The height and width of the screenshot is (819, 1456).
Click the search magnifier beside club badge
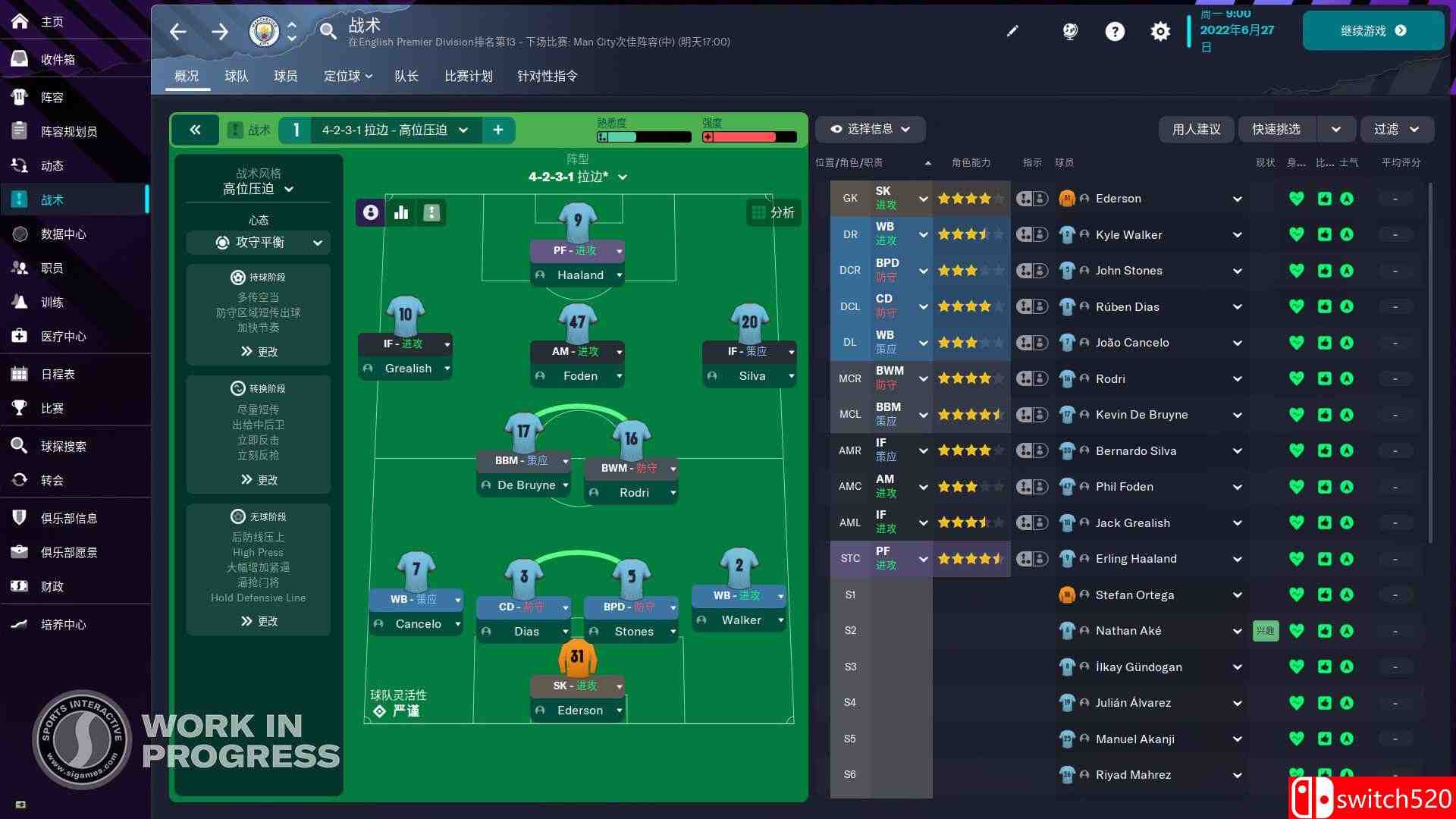coord(328,31)
